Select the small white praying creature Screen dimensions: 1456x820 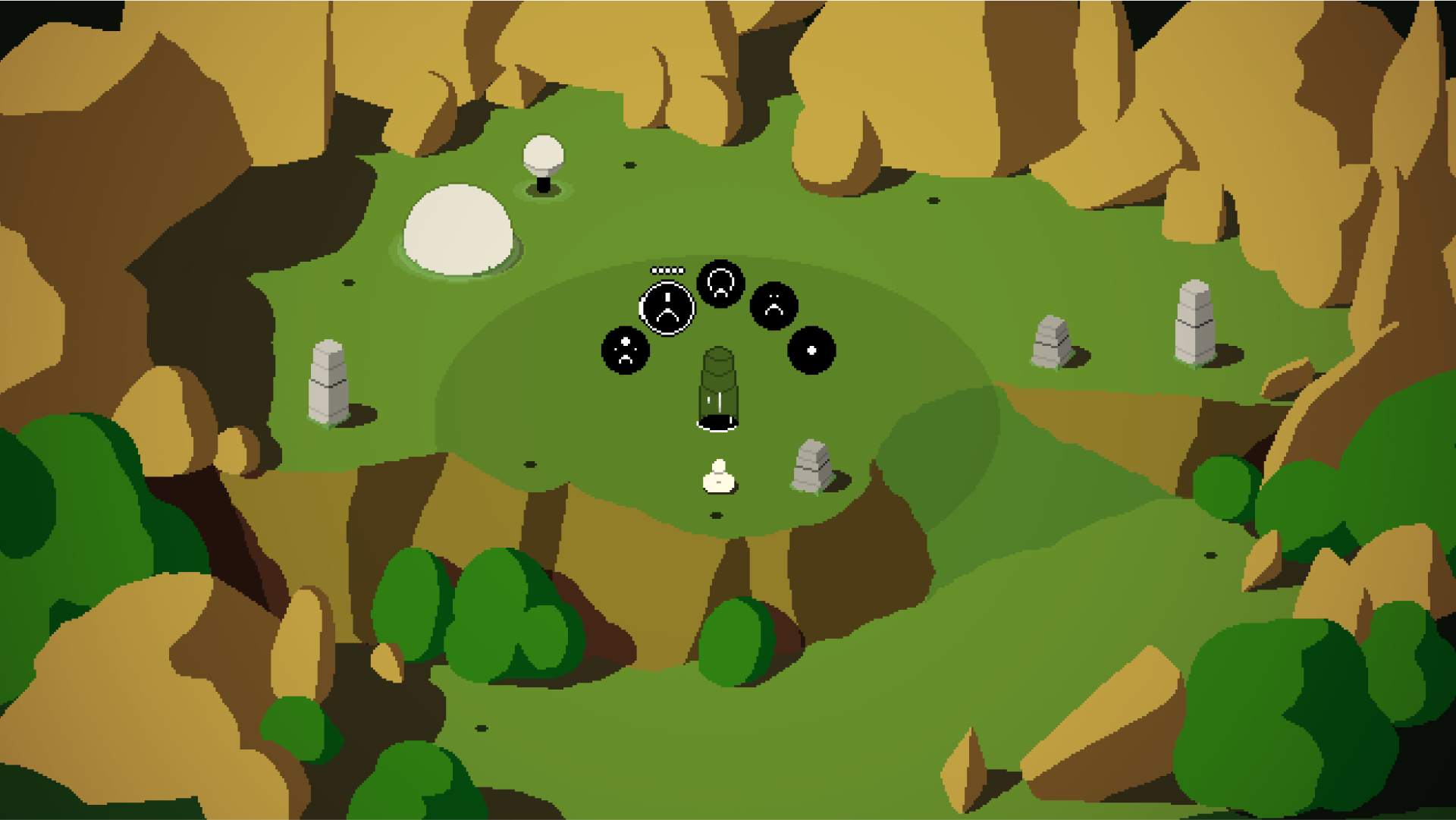point(718,478)
